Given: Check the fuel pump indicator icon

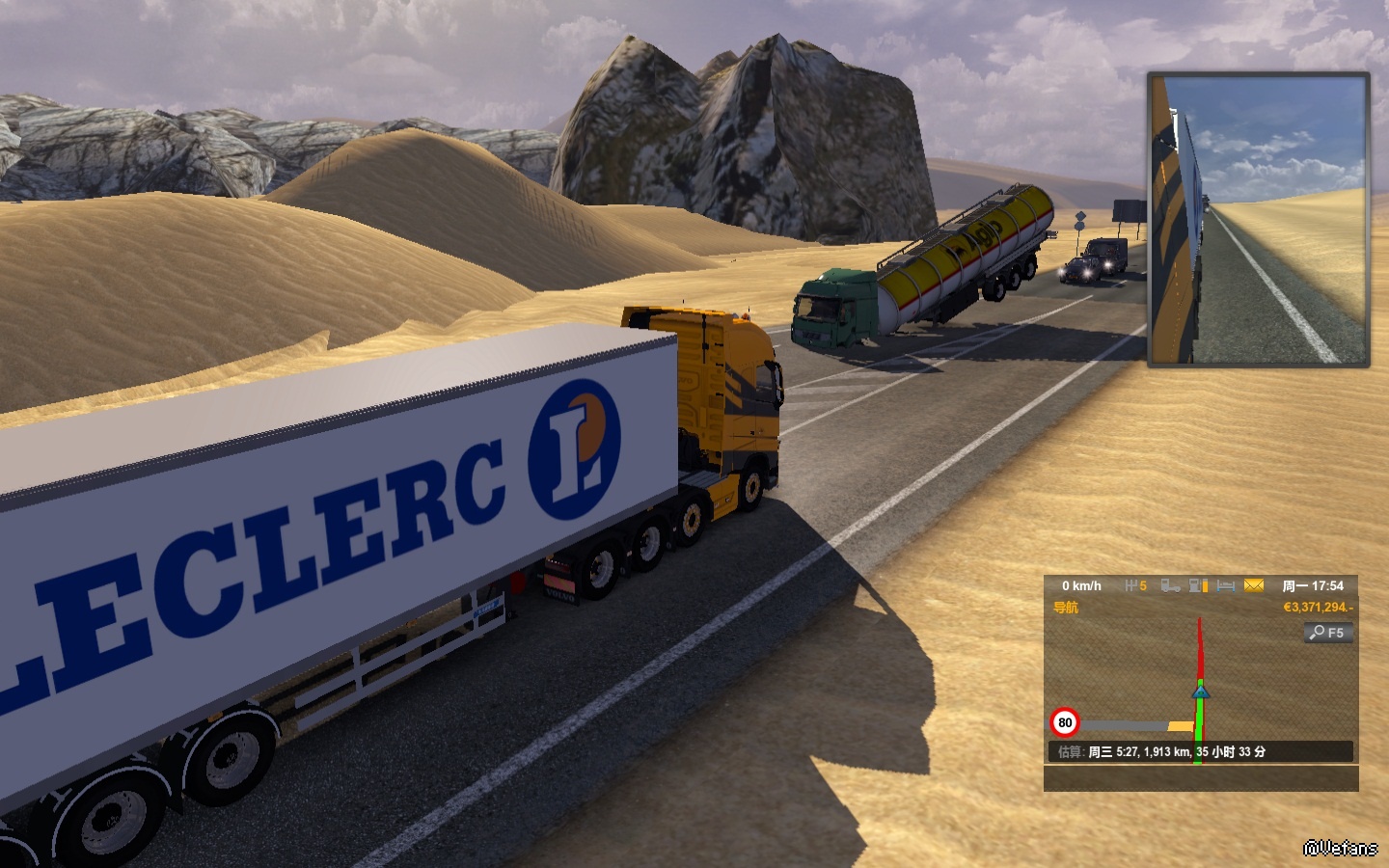Looking at the screenshot, I should click(x=1198, y=585).
